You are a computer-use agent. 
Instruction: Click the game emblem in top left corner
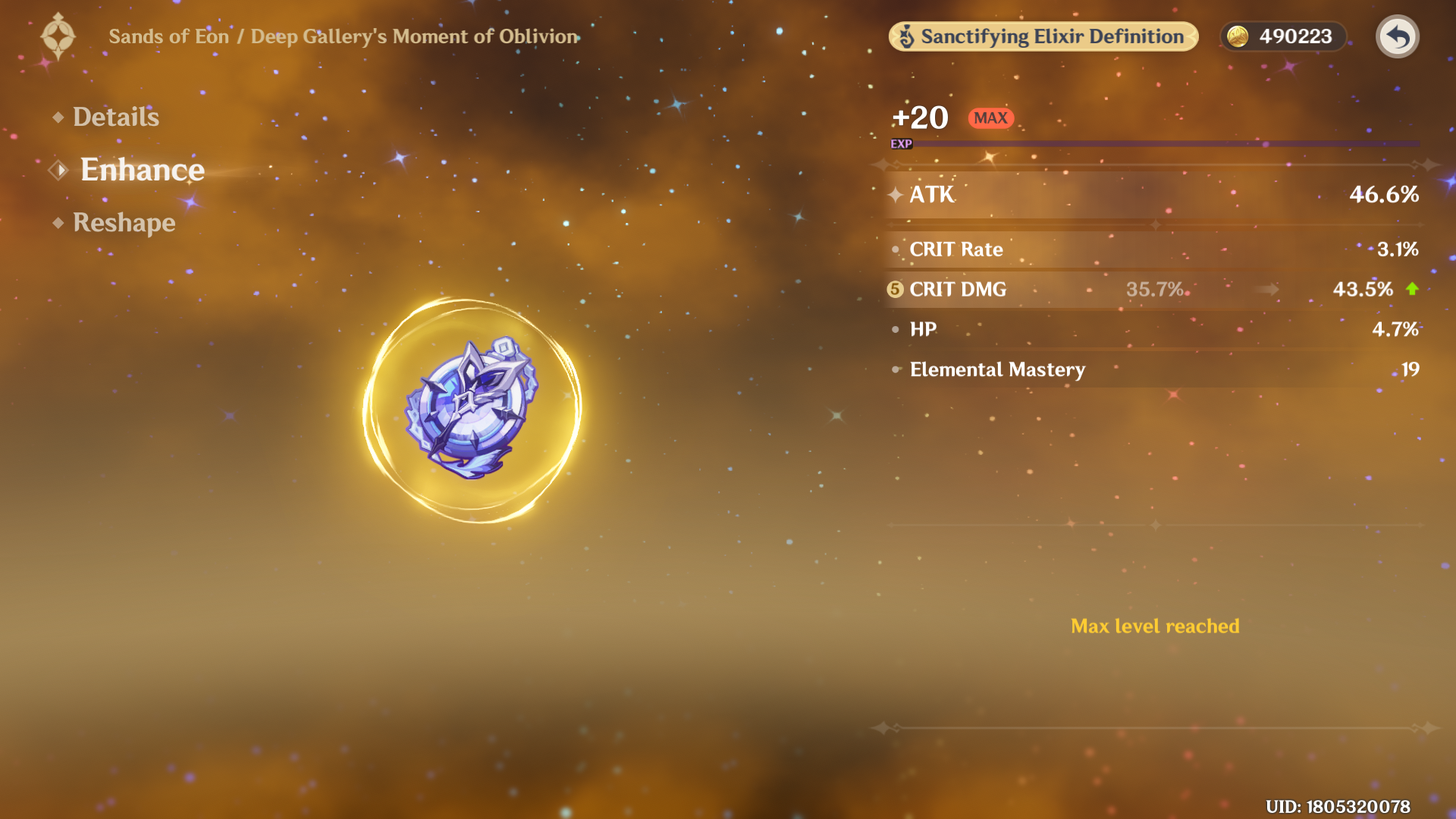(x=59, y=36)
